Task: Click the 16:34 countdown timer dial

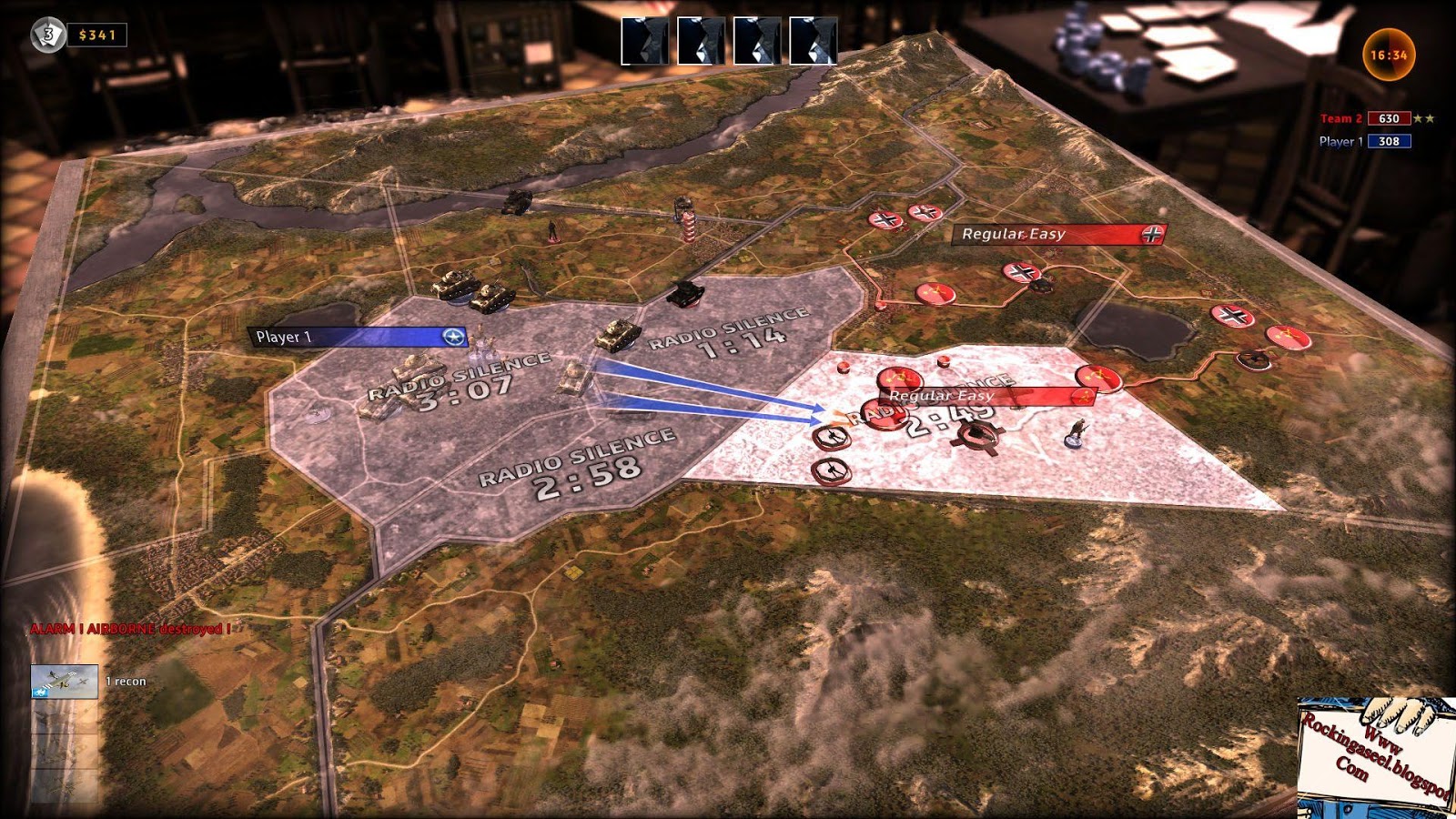Action: (x=1390, y=53)
